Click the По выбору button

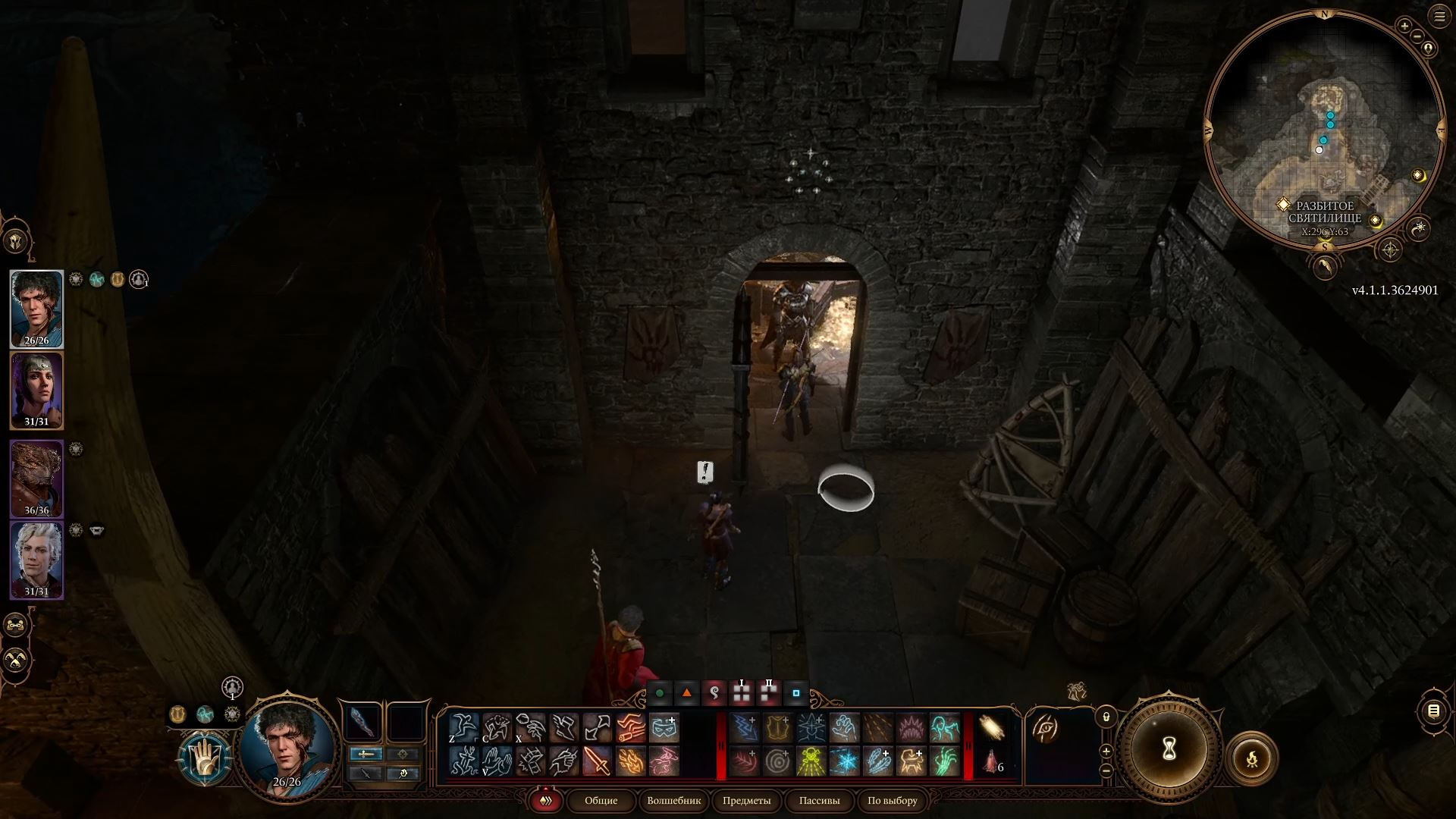coord(892,801)
